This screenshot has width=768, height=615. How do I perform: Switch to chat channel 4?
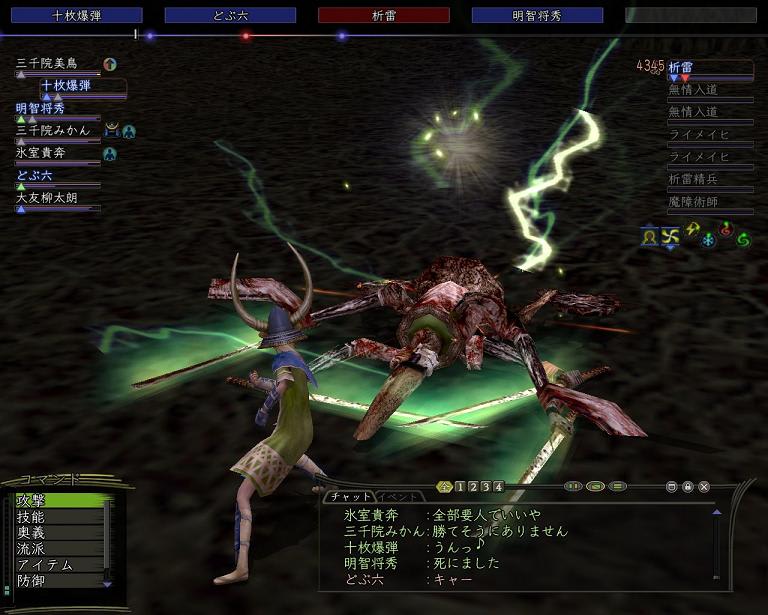(498, 487)
